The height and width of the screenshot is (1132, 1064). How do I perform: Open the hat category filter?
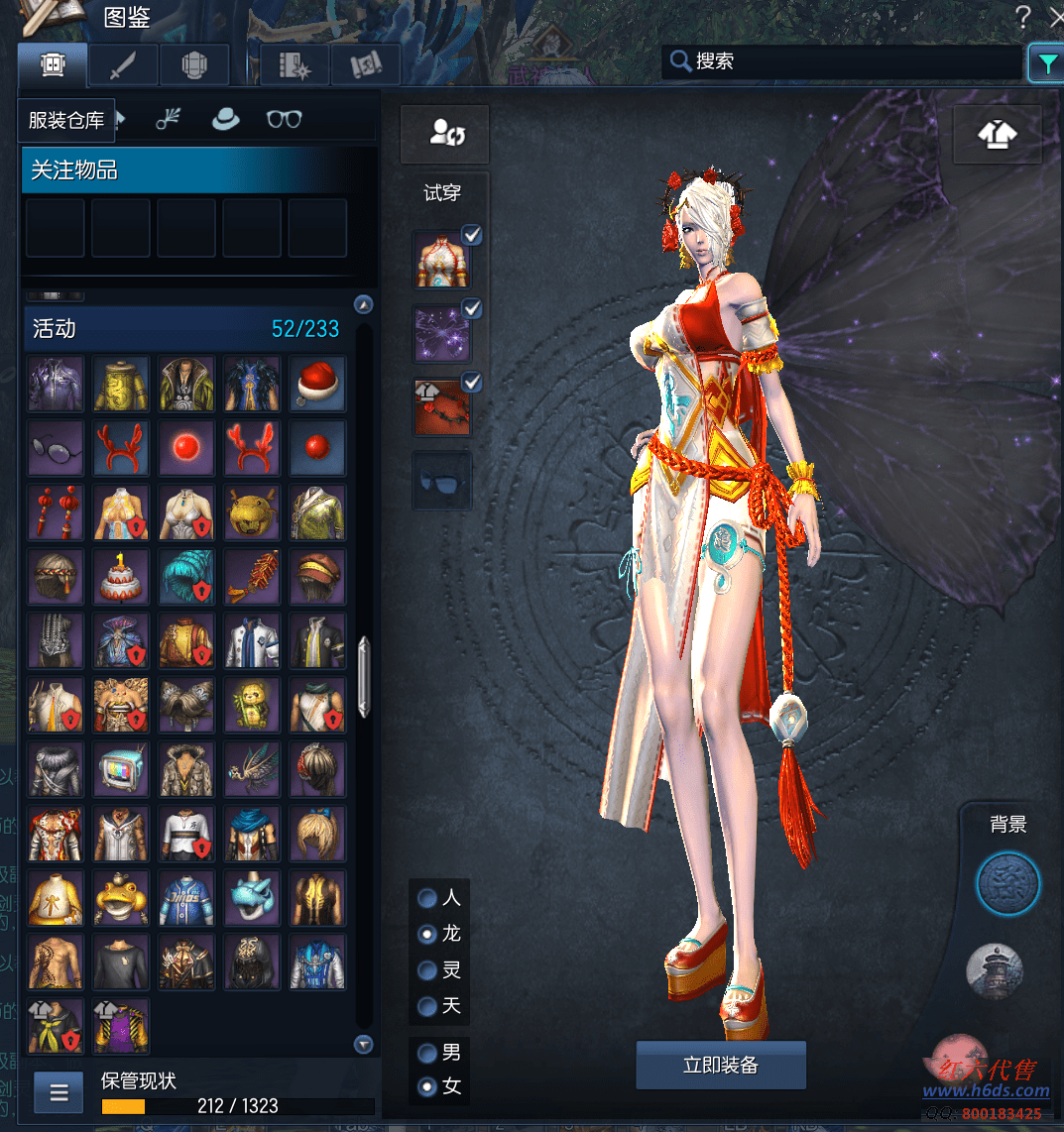click(226, 120)
